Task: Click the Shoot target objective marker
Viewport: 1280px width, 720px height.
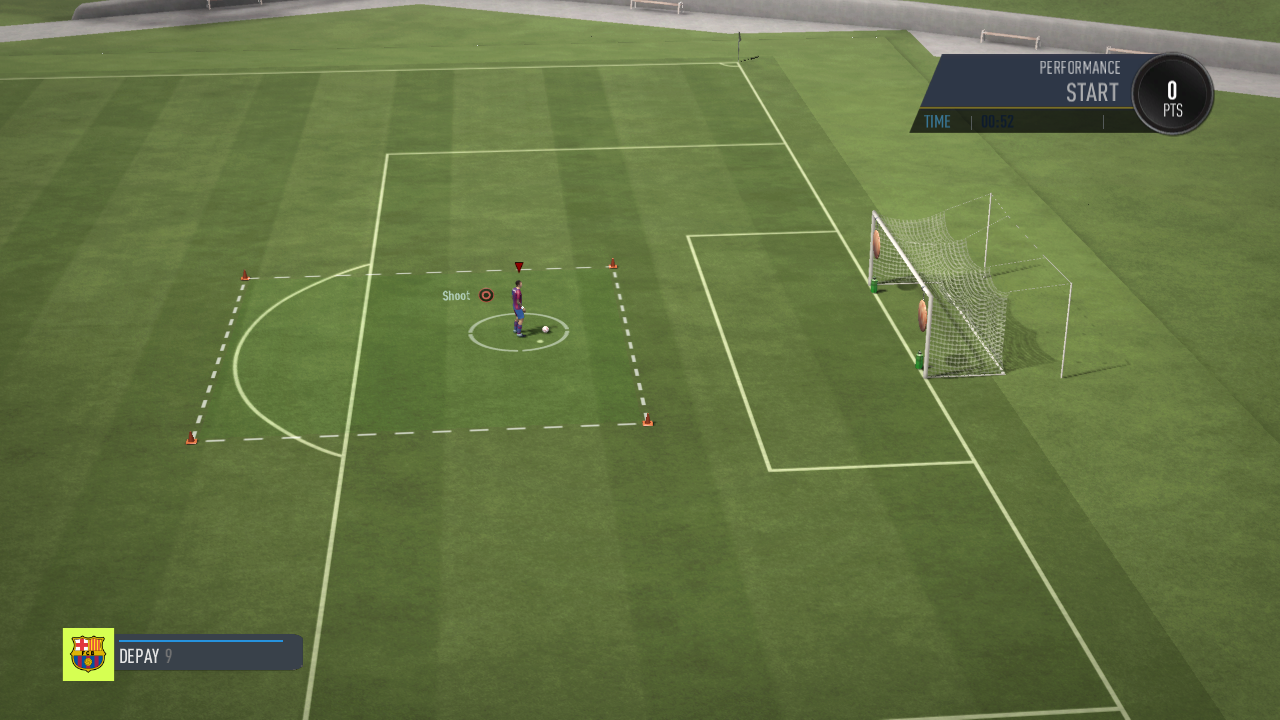Action: [486, 295]
